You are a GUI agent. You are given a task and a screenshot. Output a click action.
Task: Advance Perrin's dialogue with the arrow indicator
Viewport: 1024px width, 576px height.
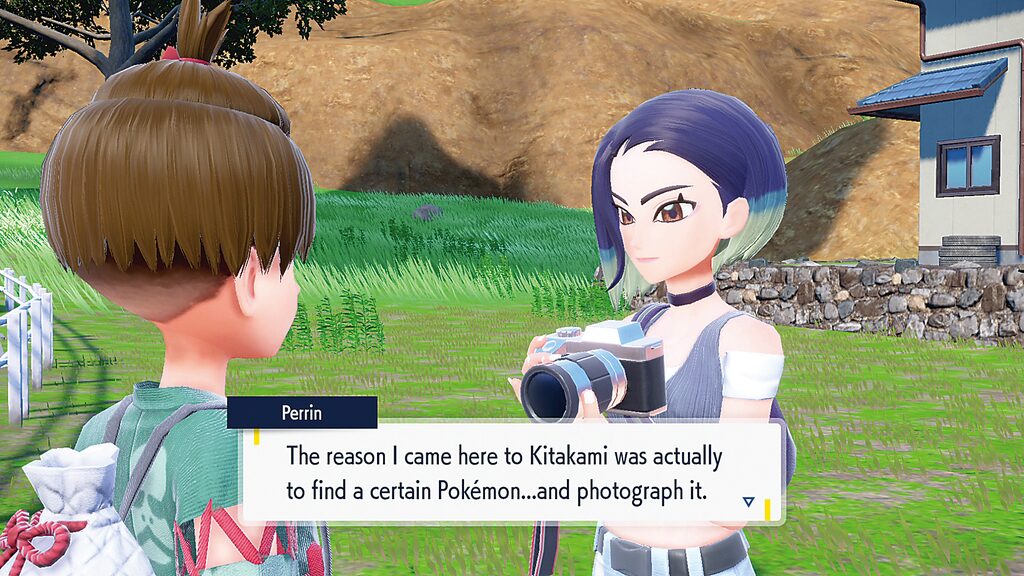[748, 501]
